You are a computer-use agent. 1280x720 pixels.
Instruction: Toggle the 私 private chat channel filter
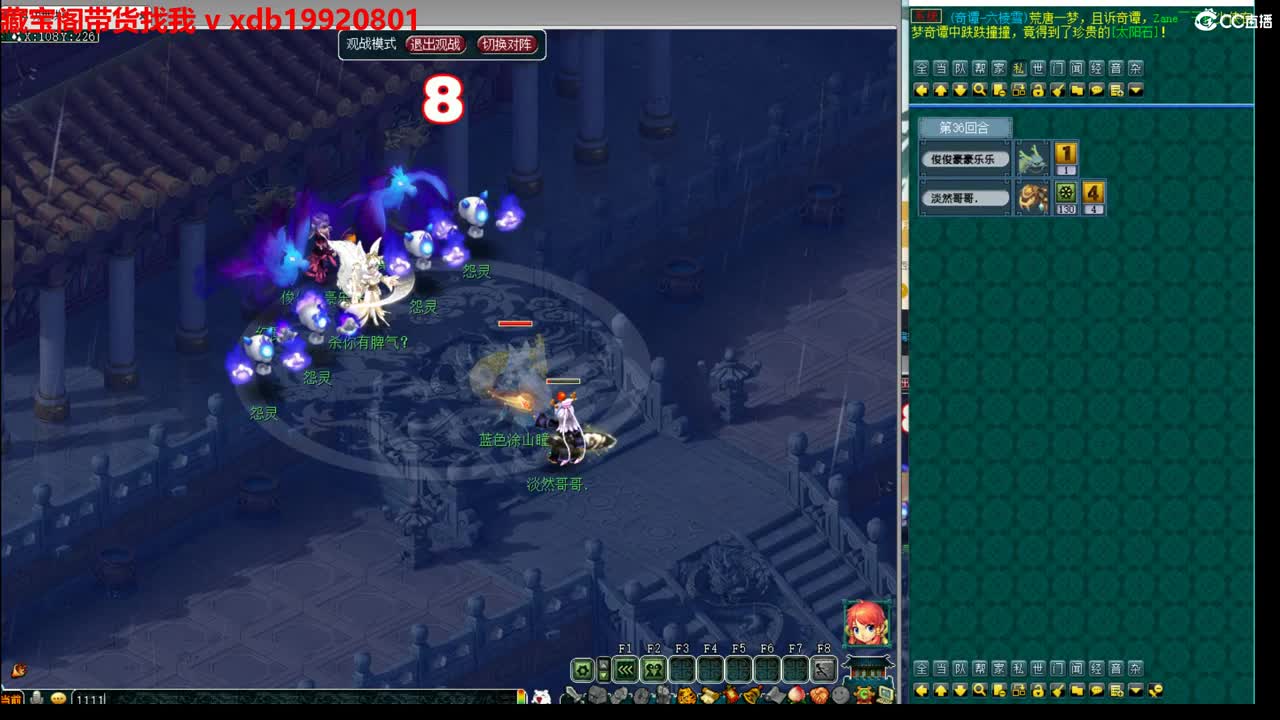click(x=1018, y=68)
